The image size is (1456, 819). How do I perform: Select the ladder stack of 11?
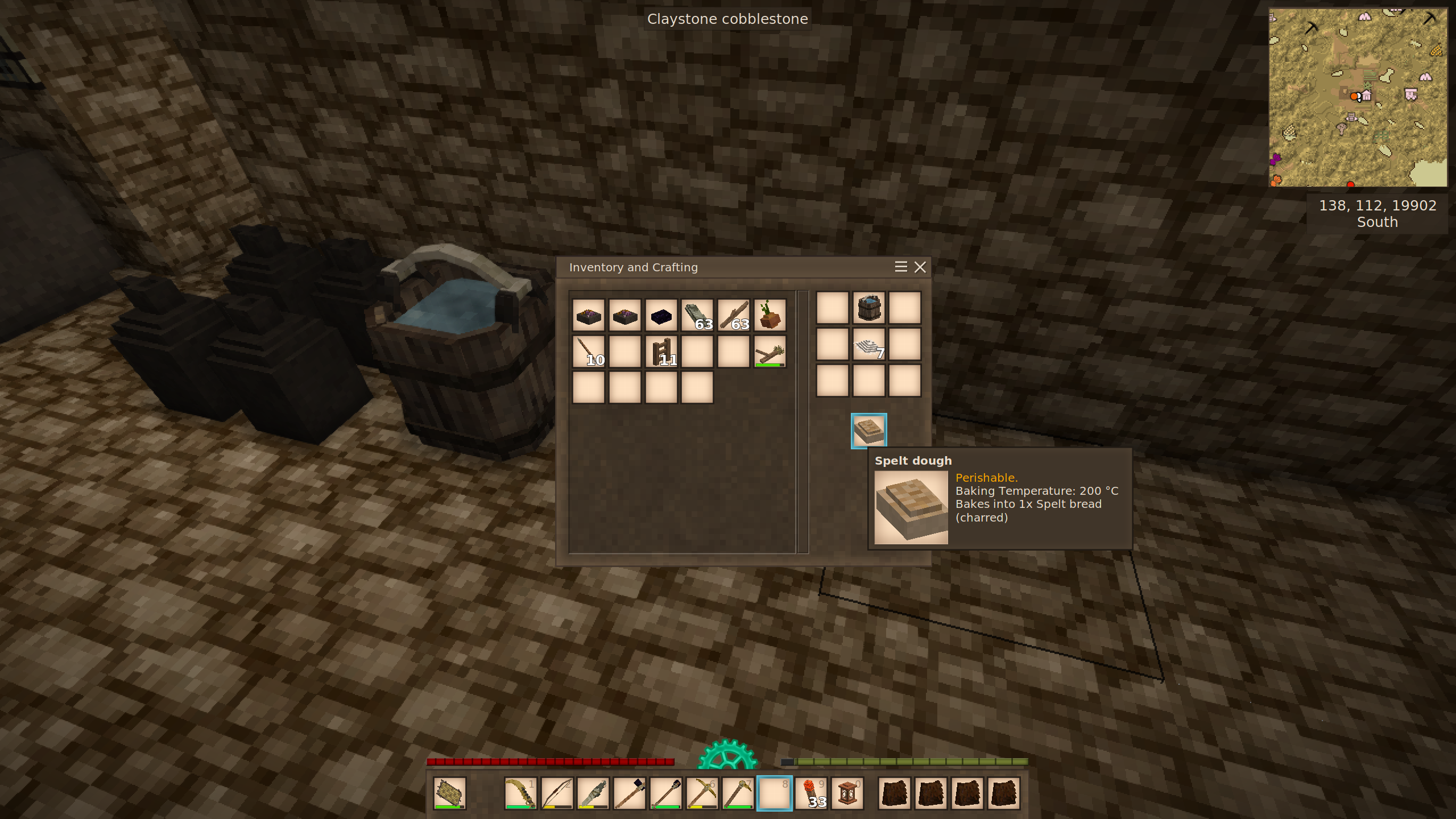[x=661, y=351]
